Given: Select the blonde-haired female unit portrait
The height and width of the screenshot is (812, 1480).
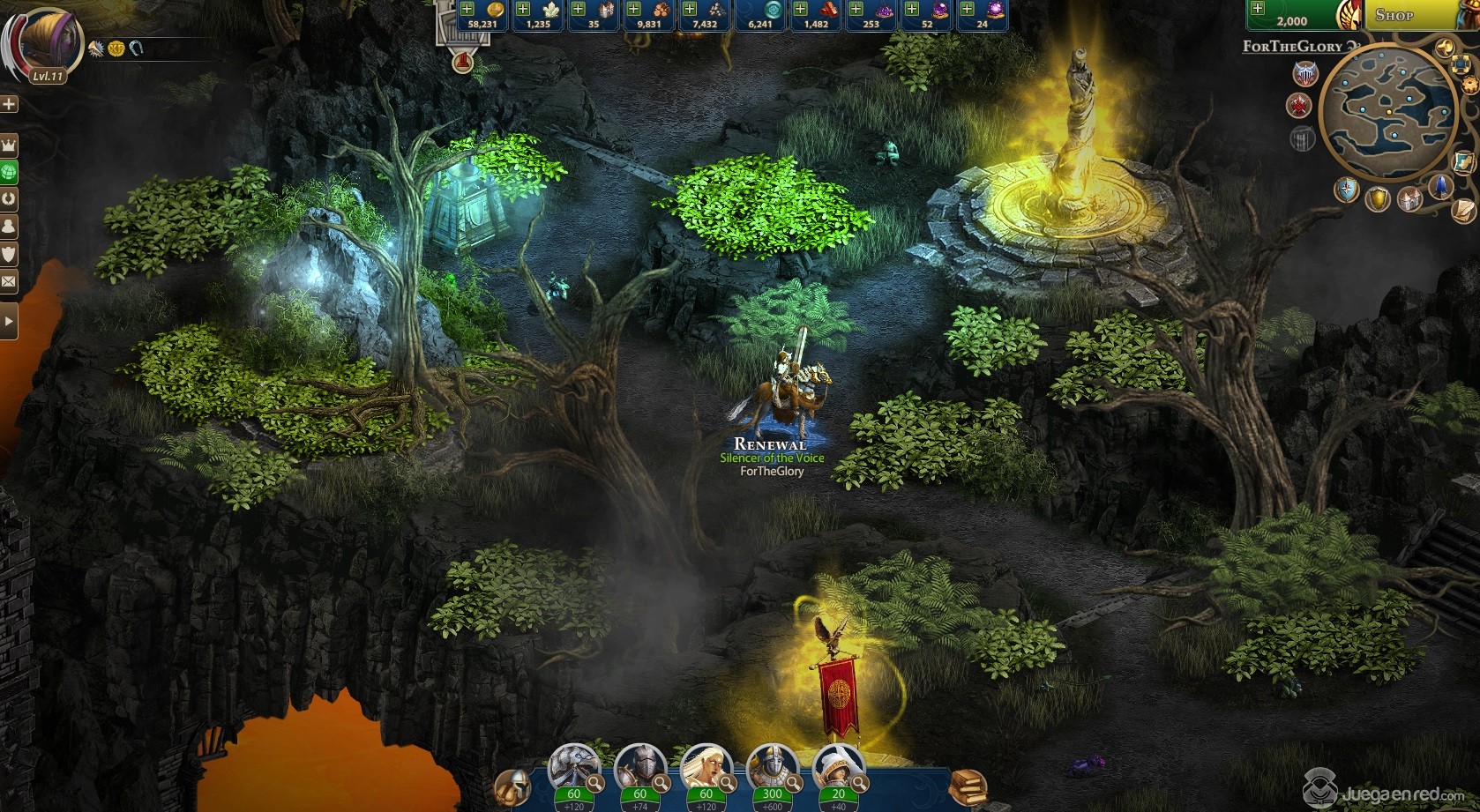Looking at the screenshot, I should tap(705, 765).
